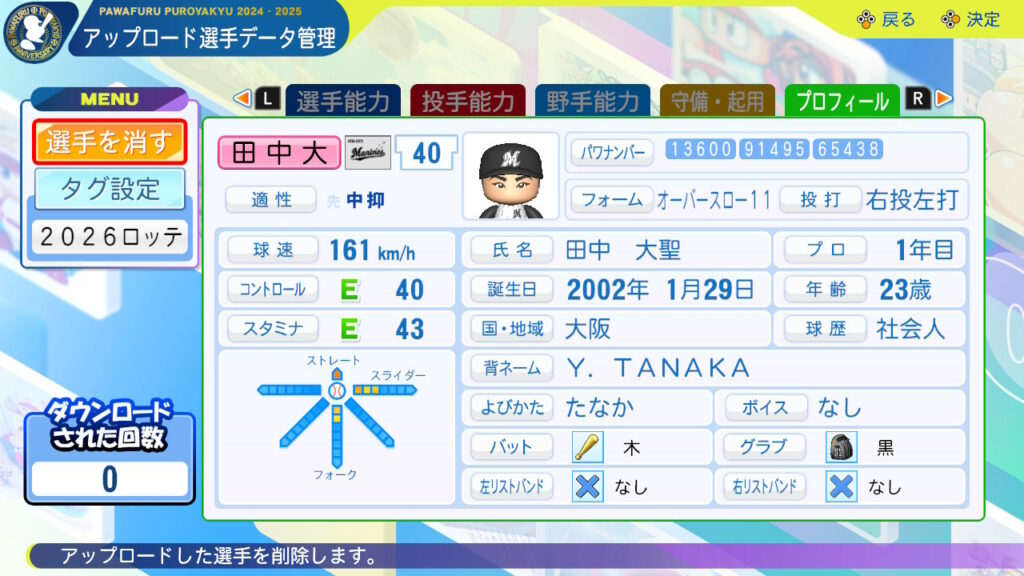The height and width of the screenshot is (576, 1024).
Task: Click the 戻る back prompt
Action: point(886,19)
